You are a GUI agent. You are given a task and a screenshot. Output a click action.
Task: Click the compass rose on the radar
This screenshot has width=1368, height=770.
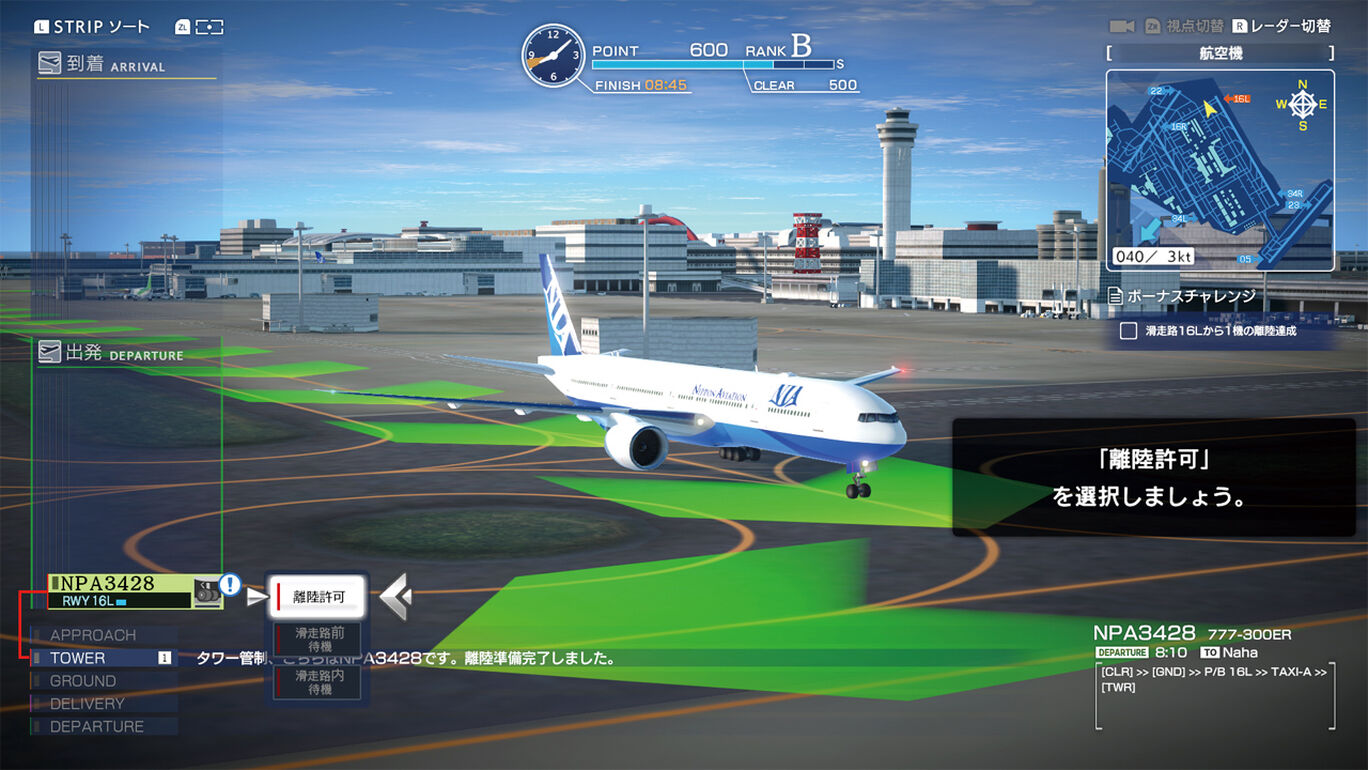click(x=1301, y=104)
